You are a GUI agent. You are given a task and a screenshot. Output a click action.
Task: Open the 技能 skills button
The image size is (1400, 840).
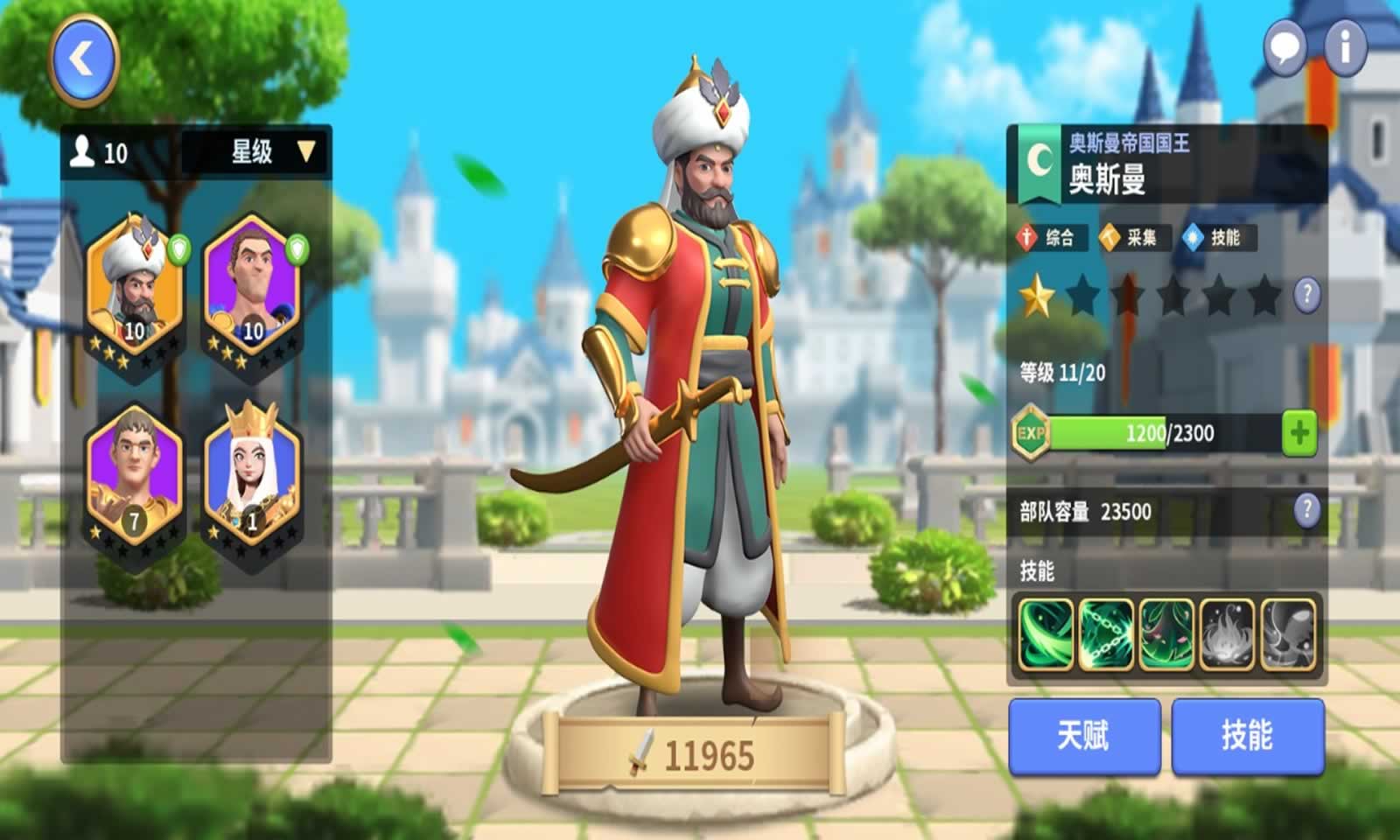click(x=1247, y=735)
